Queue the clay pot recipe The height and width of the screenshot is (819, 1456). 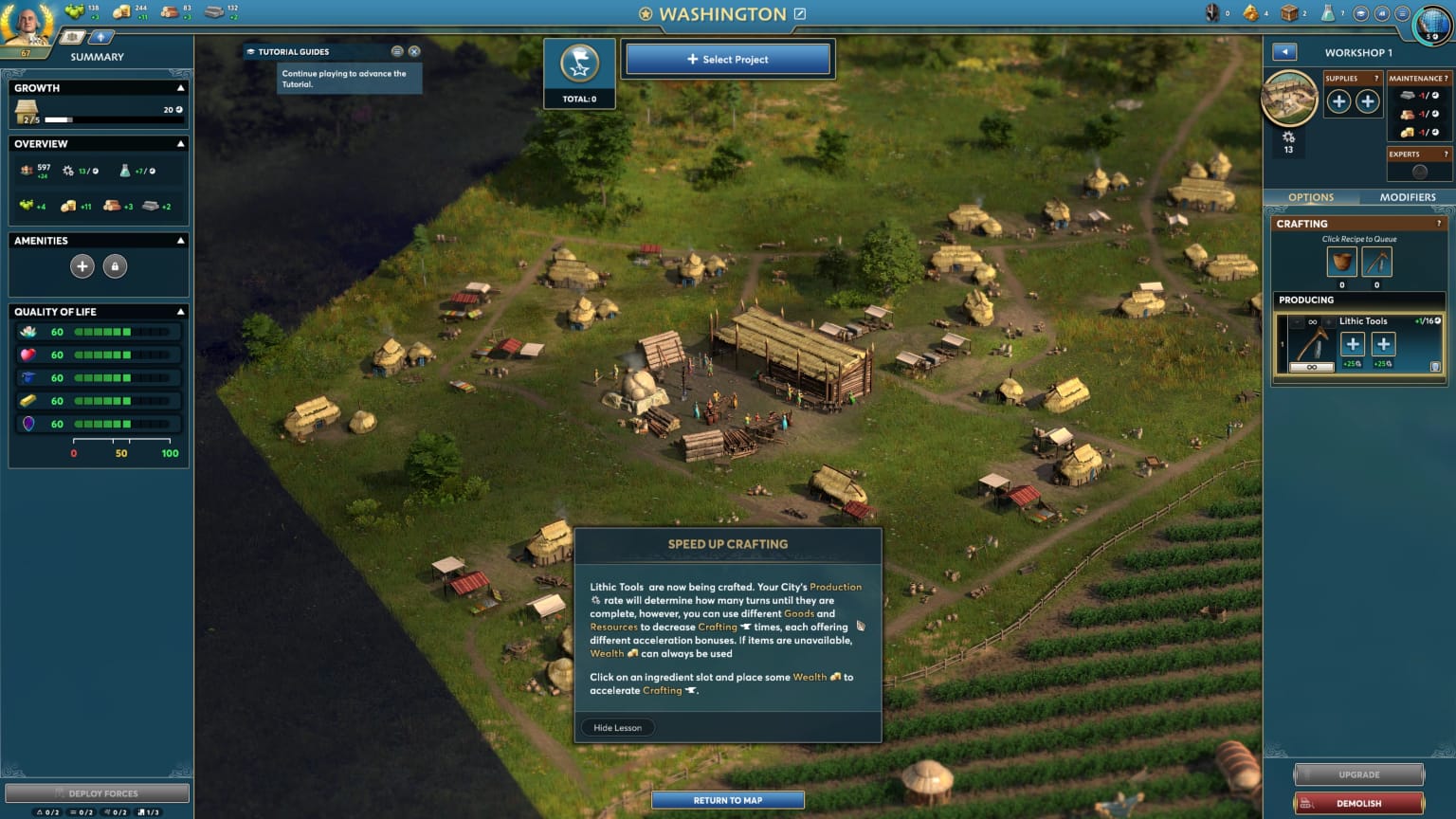tap(1341, 262)
